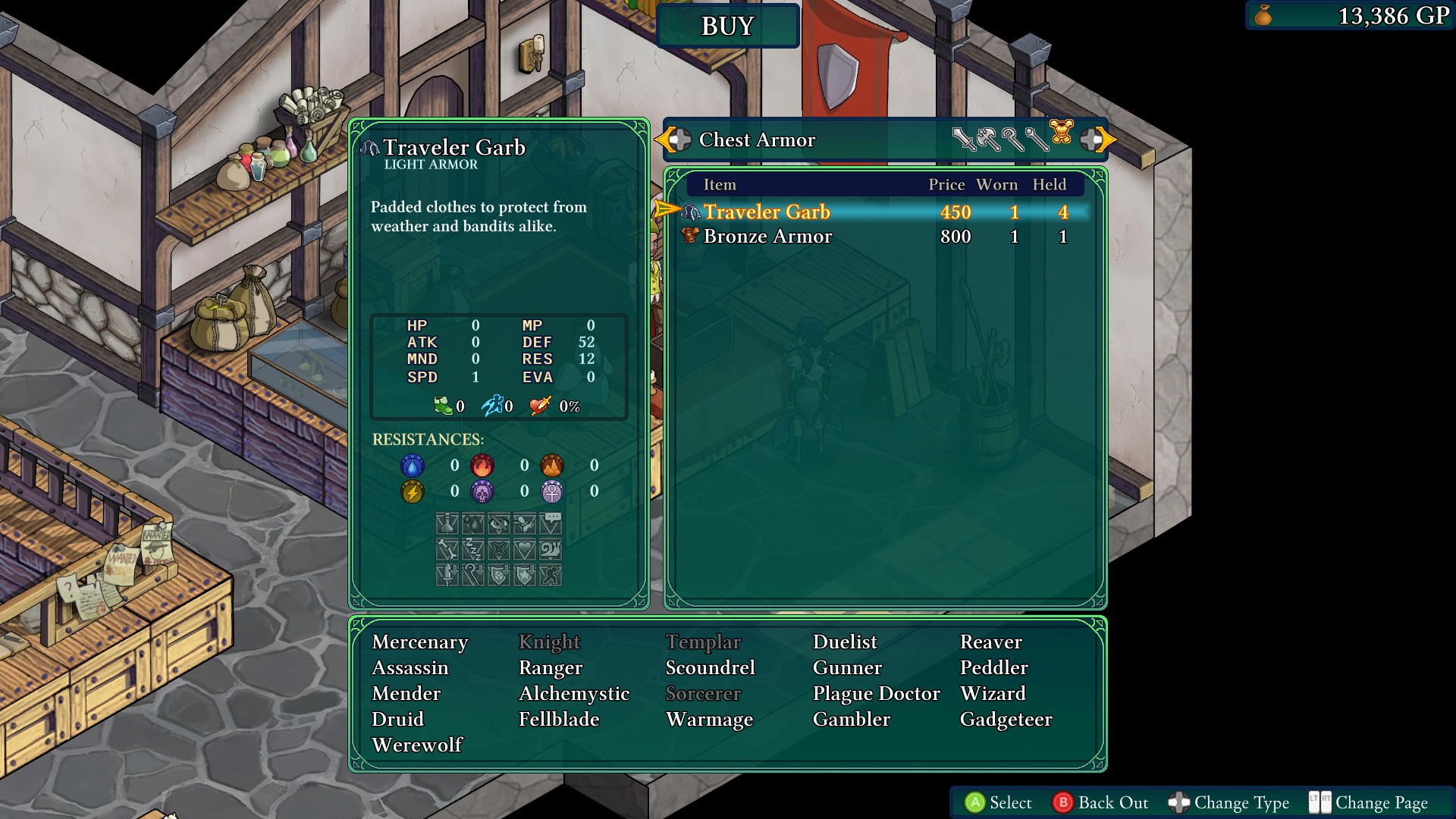1456x819 pixels.
Task: Click the gold pouch icon beside the GP total
Action: 1263,14
